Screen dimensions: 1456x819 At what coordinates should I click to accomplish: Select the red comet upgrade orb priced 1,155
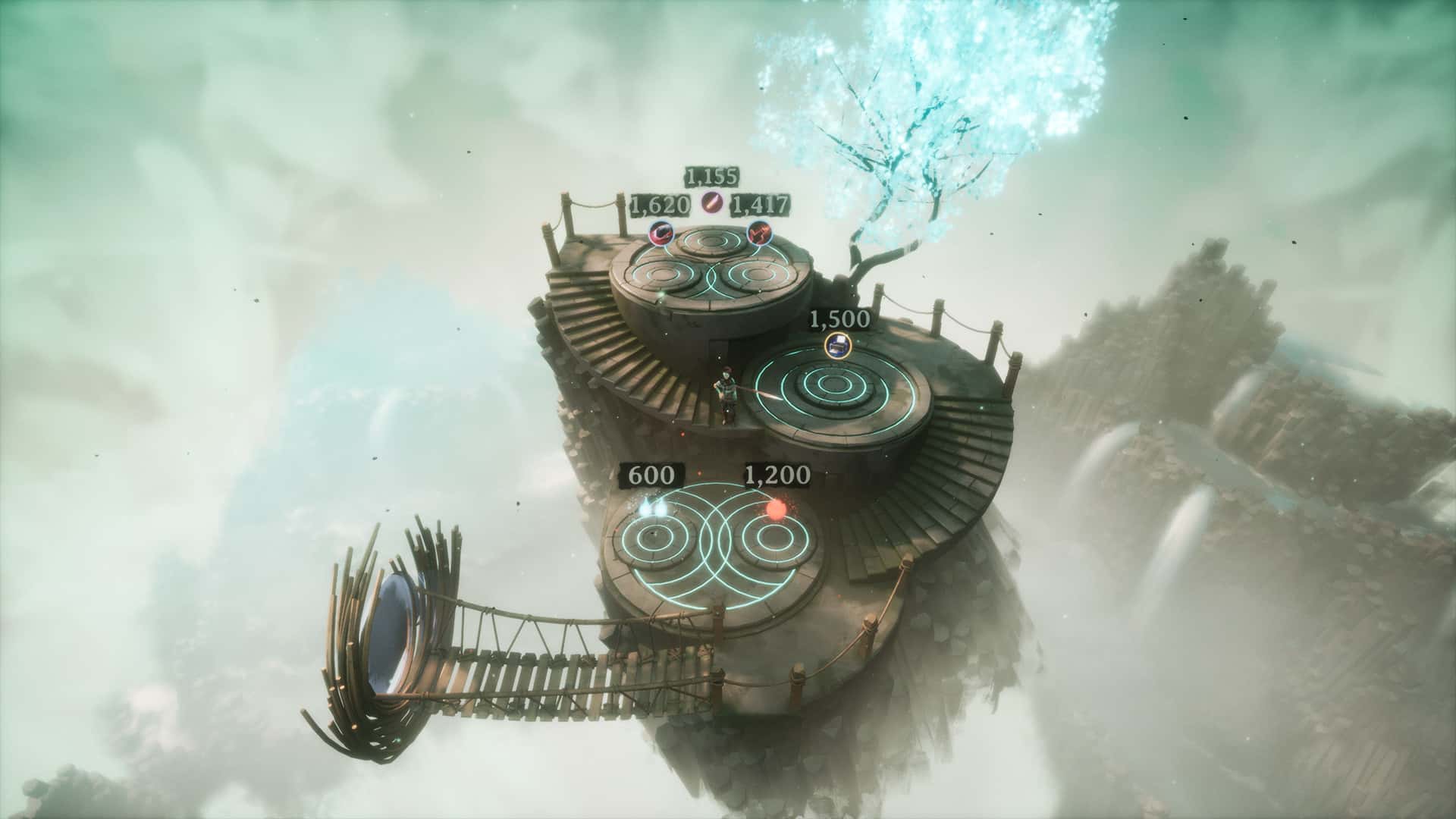point(711,201)
